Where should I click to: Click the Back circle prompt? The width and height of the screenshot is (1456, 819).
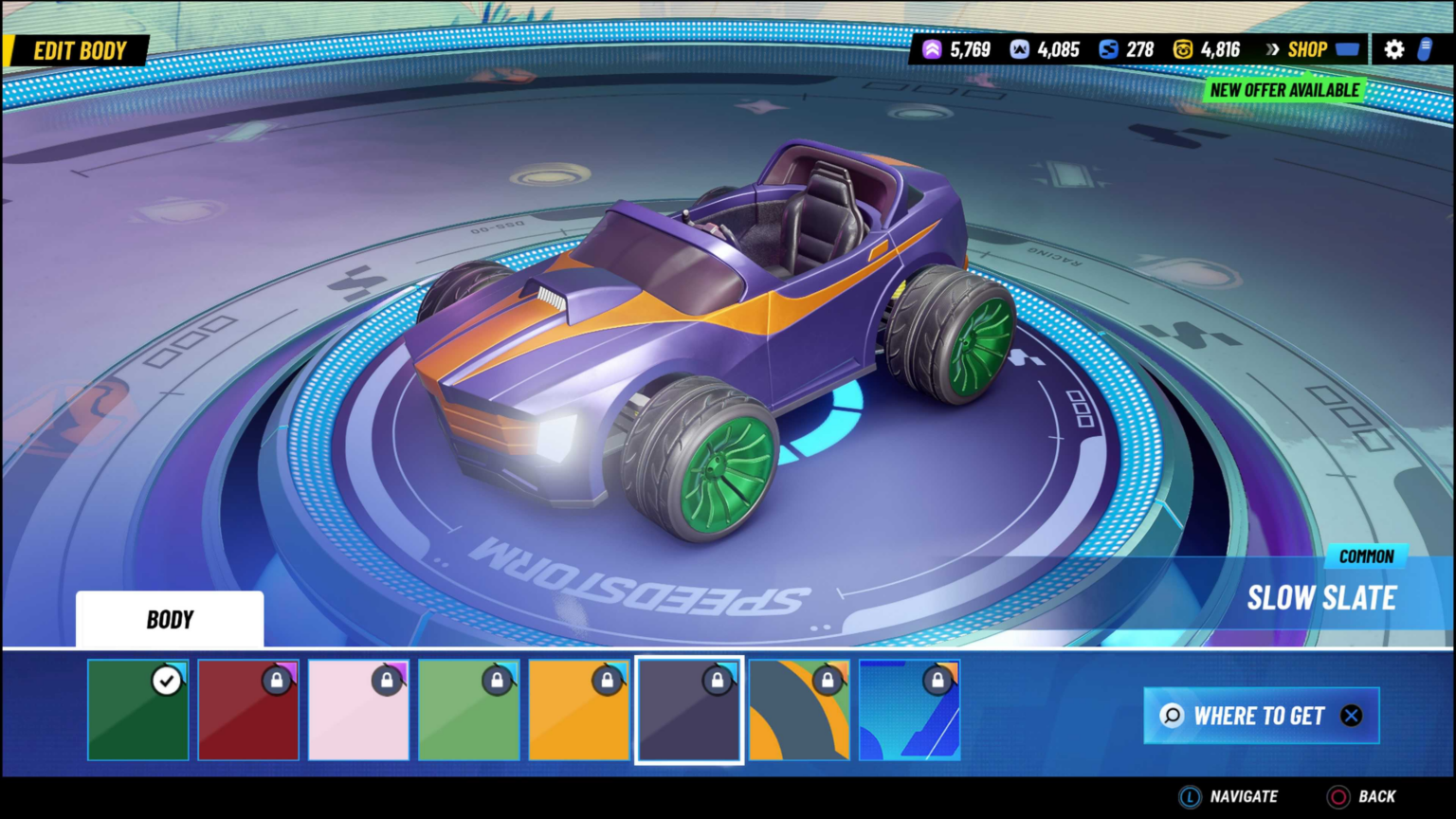pyautogui.click(x=1338, y=796)
